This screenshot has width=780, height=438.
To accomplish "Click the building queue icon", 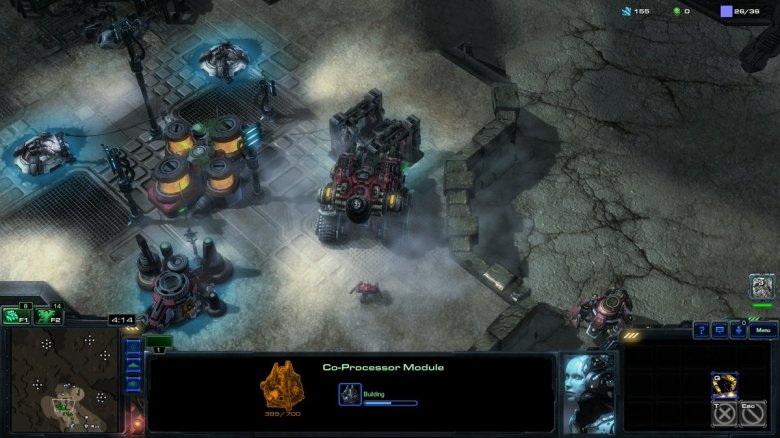I will (x=350, y=393).
